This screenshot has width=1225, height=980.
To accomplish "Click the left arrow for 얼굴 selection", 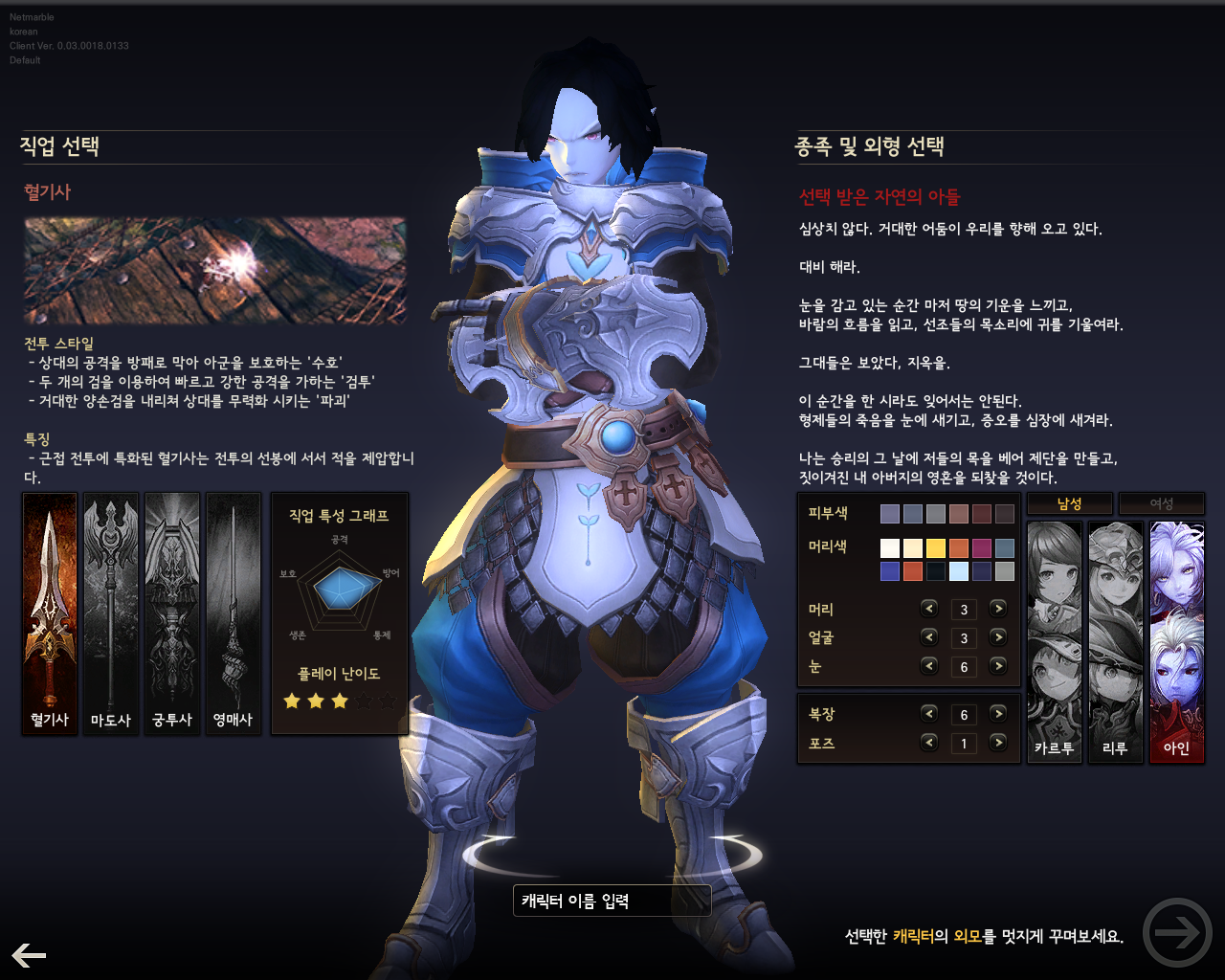I will pyautogui.click(x=928, y=637).
